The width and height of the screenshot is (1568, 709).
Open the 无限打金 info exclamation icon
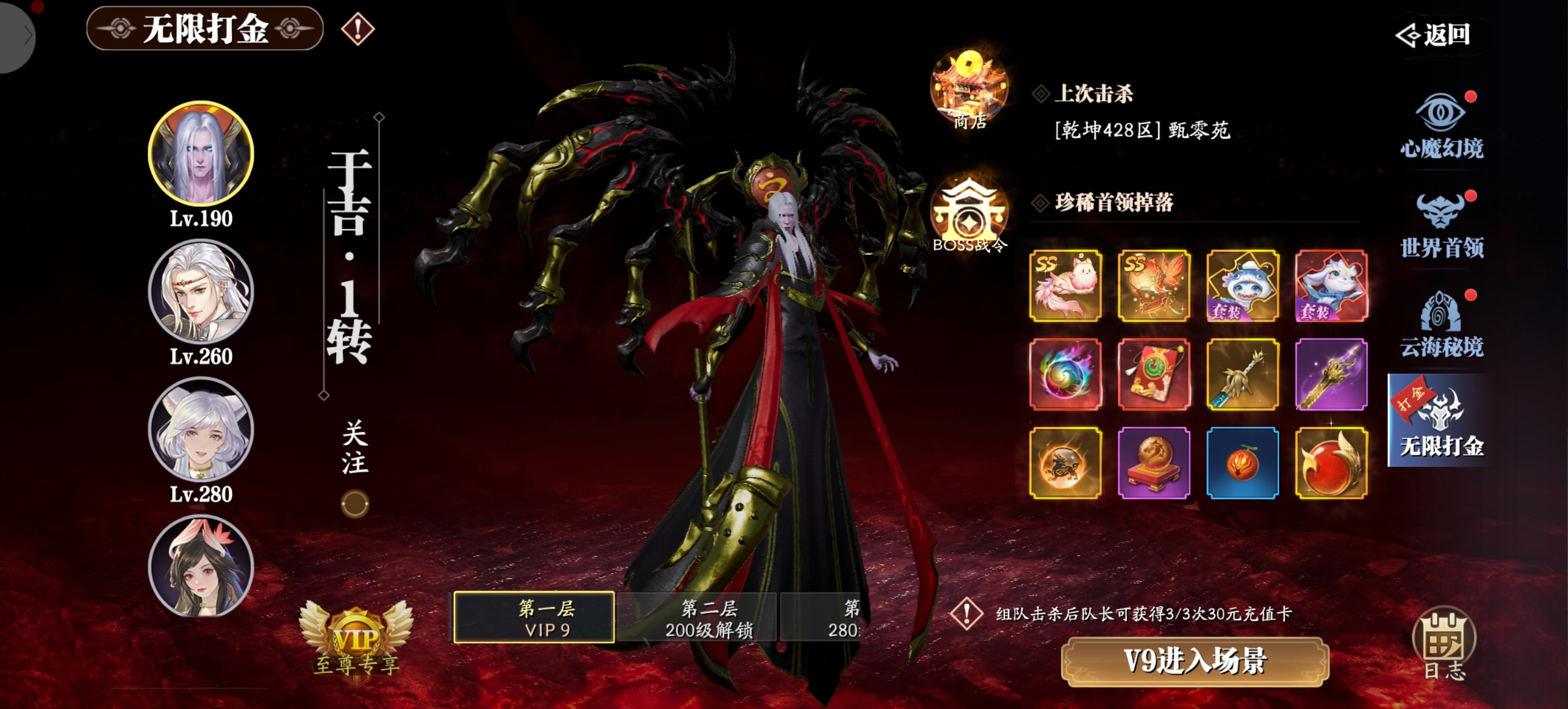(358, 29)
